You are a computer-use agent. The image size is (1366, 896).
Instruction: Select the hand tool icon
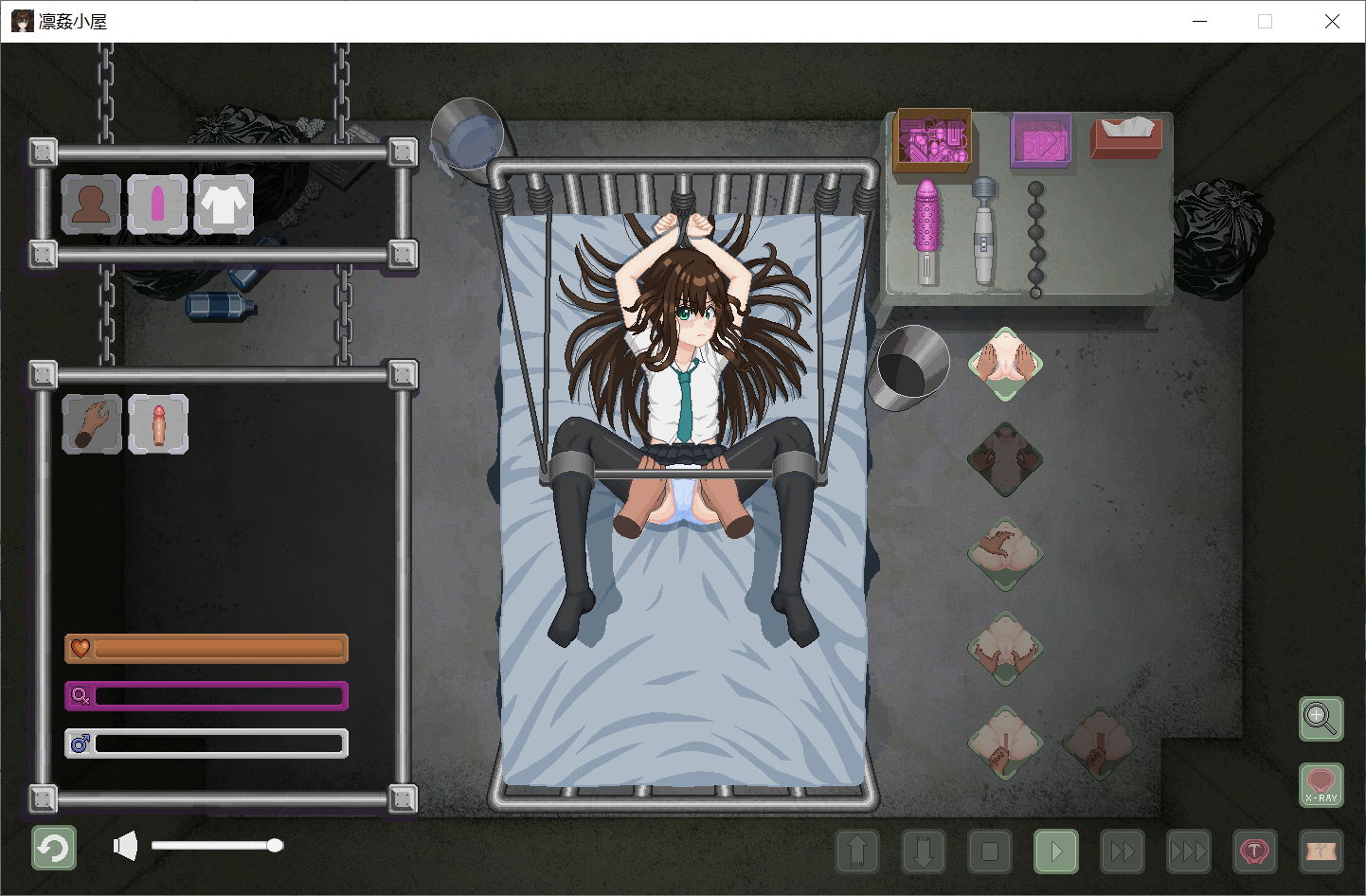92,423
